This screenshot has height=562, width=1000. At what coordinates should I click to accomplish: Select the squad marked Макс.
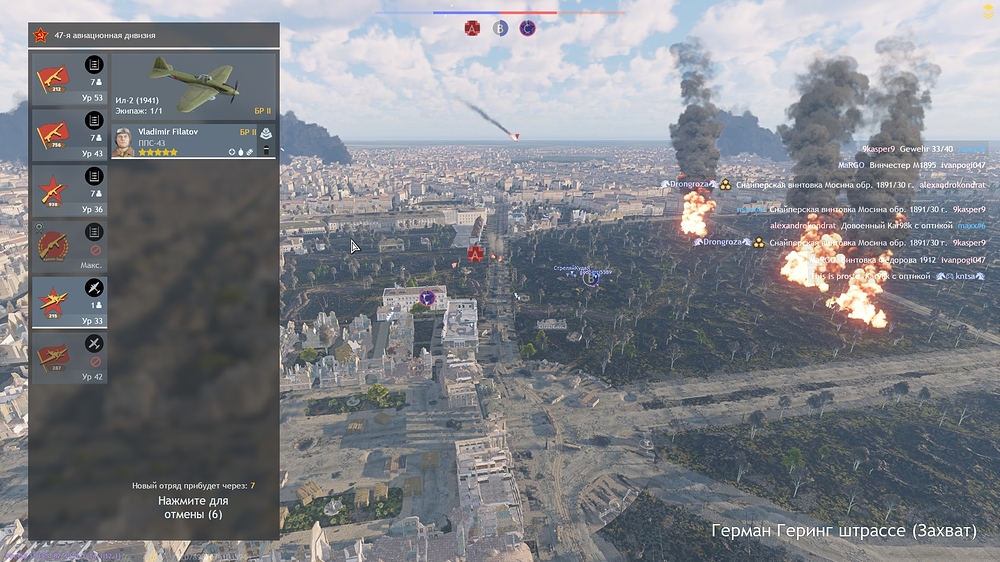(x=69, y=246)
